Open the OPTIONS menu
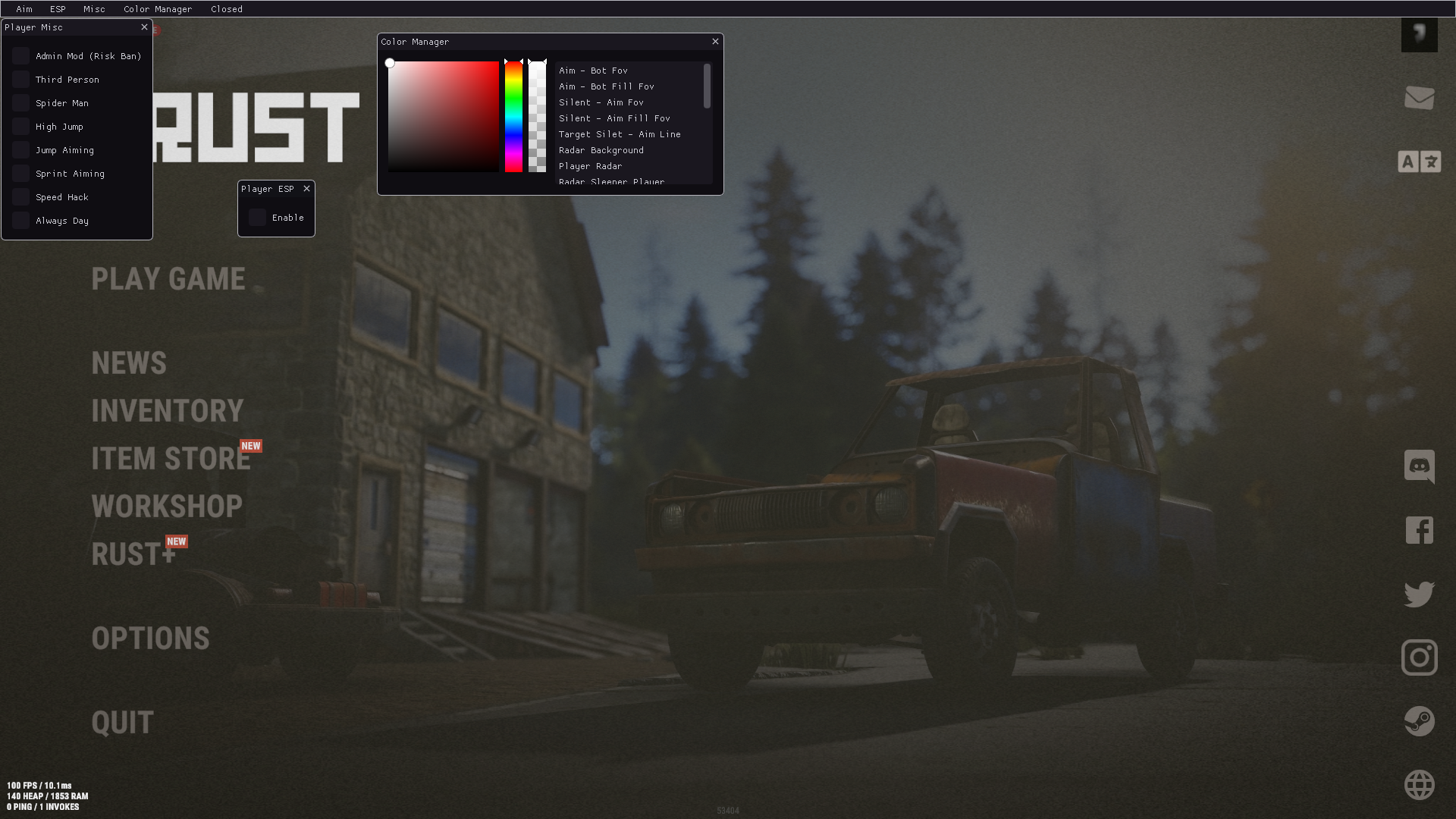This screenshot has height=819, width=1456. [150, 639]
